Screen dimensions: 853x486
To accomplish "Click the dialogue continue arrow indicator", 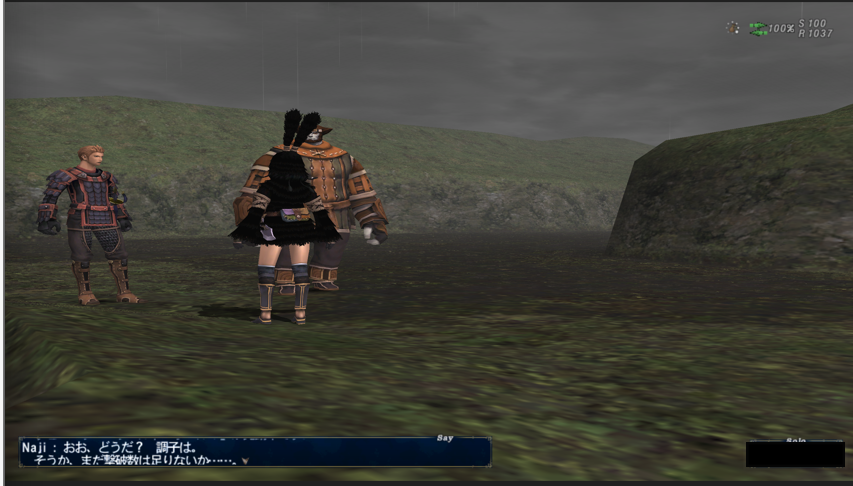I will coord(244,460).
